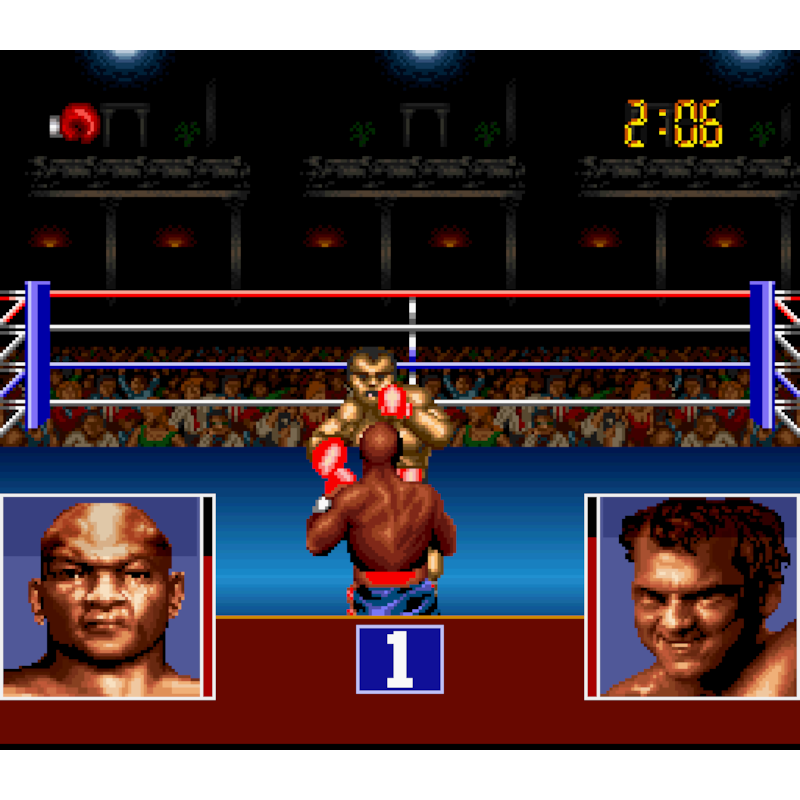The image size is (800, 800).
Task: Click the red boxing glove icon
Action: coord(76,124)
